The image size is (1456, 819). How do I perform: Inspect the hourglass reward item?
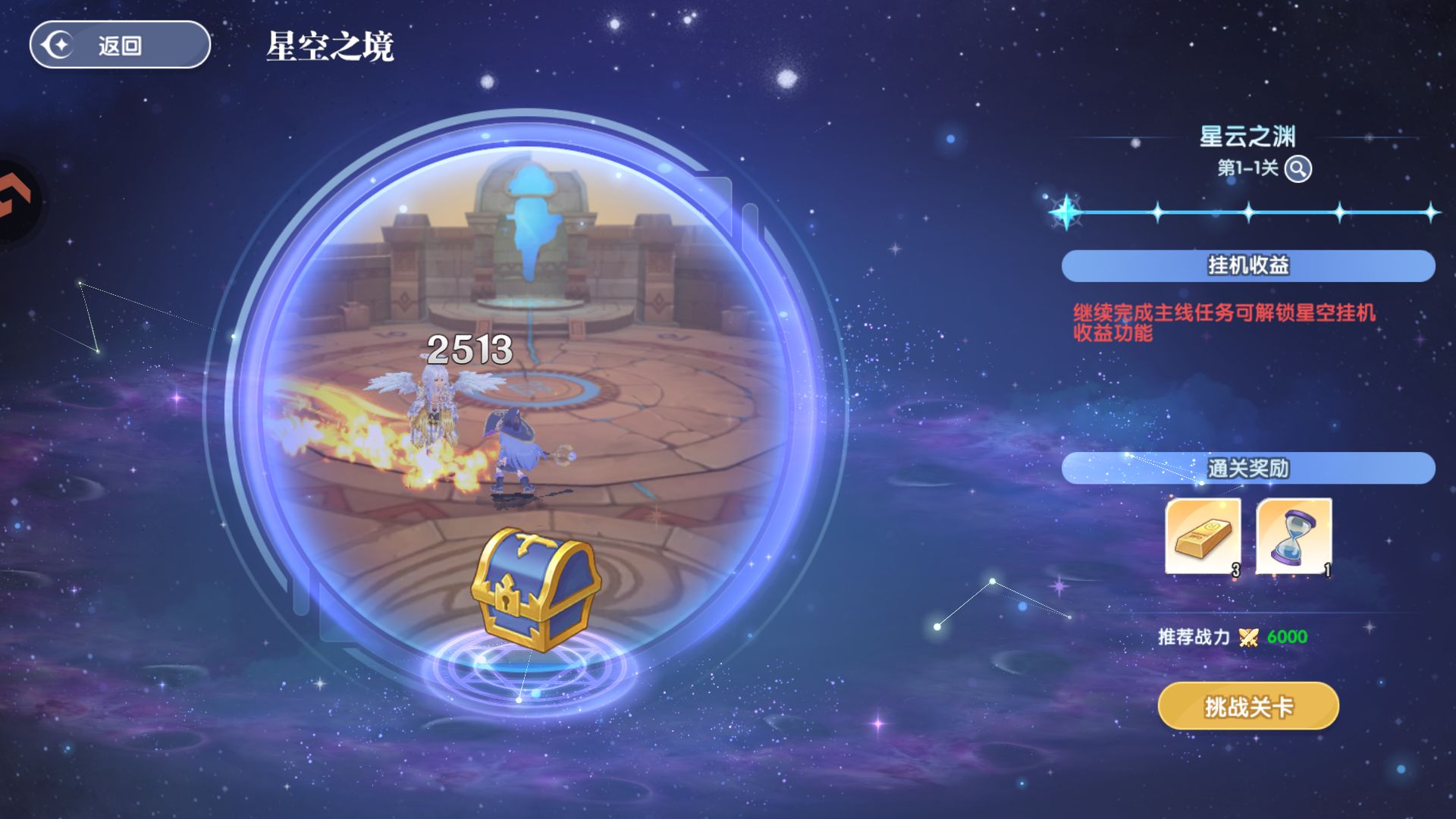1294,536
